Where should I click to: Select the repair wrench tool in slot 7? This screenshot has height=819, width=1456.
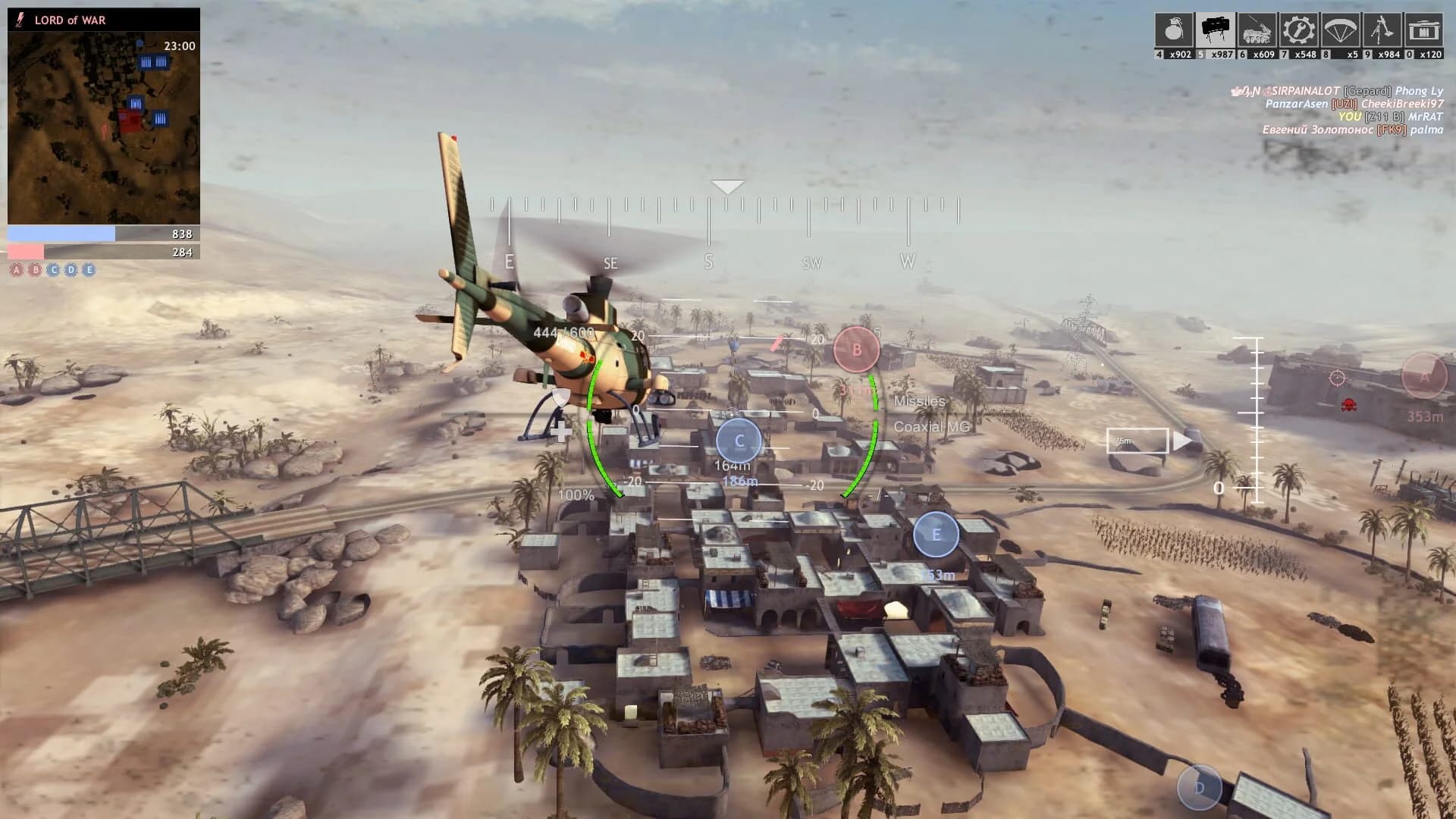point(1298,30)
